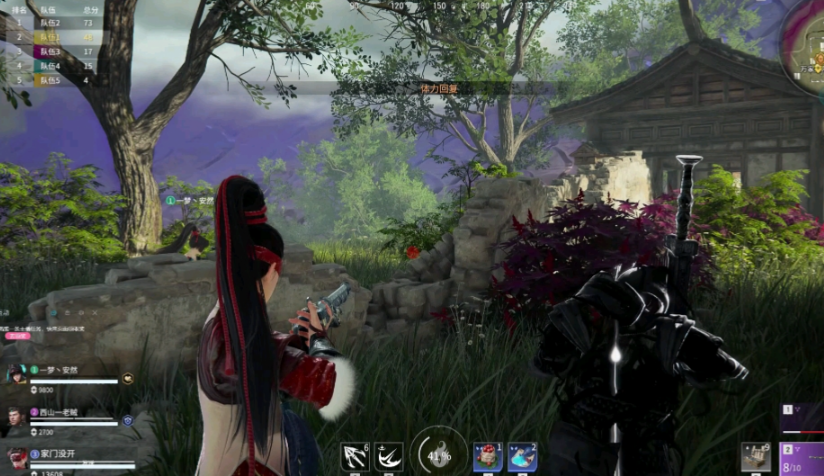The height and width of the screenshot is (476, 824).
Task: Switch to weapon slot 2 showing 8/10
Action: point(802,459)
